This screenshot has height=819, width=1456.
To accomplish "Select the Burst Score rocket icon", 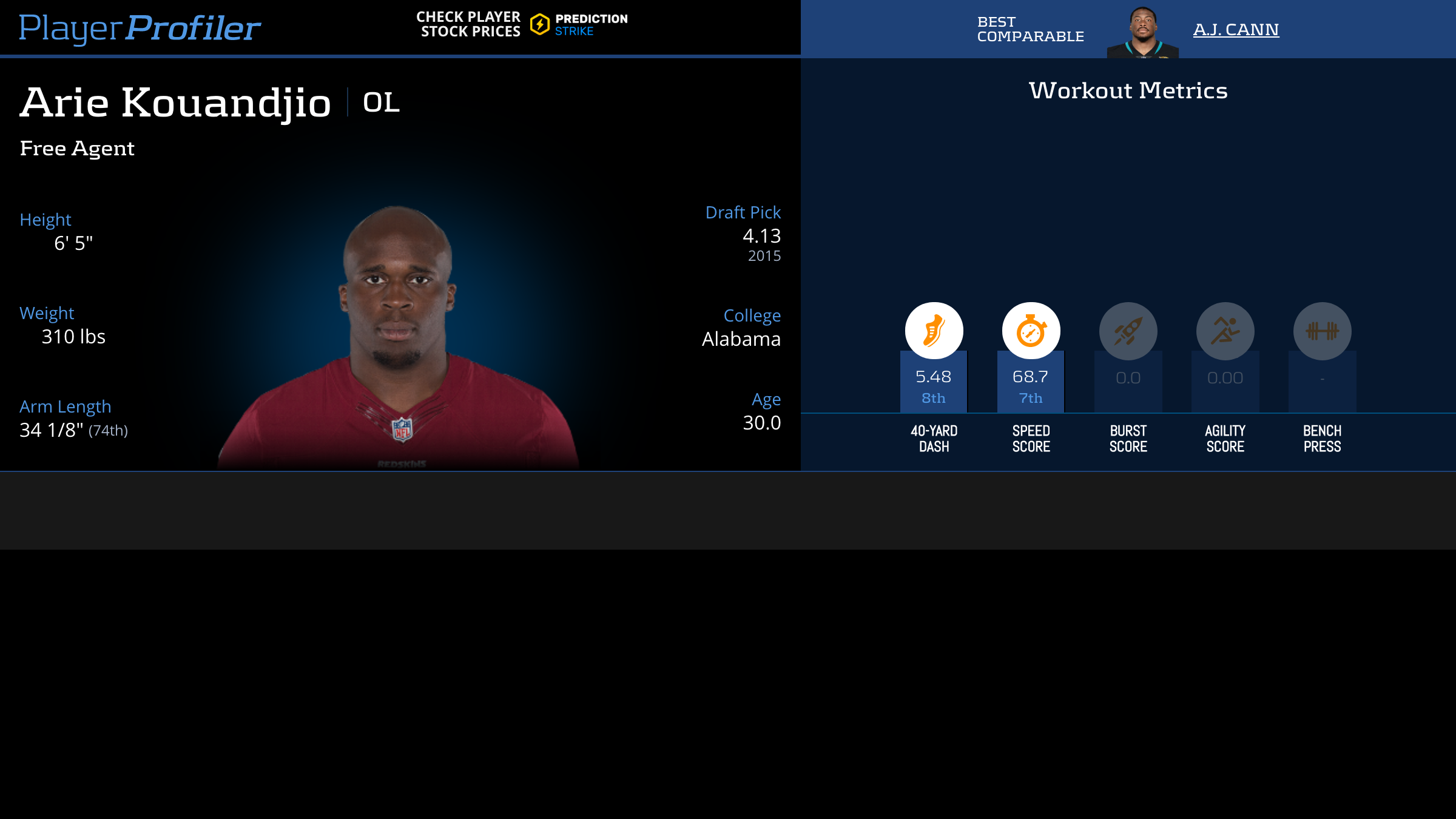I will point(1128,331).
